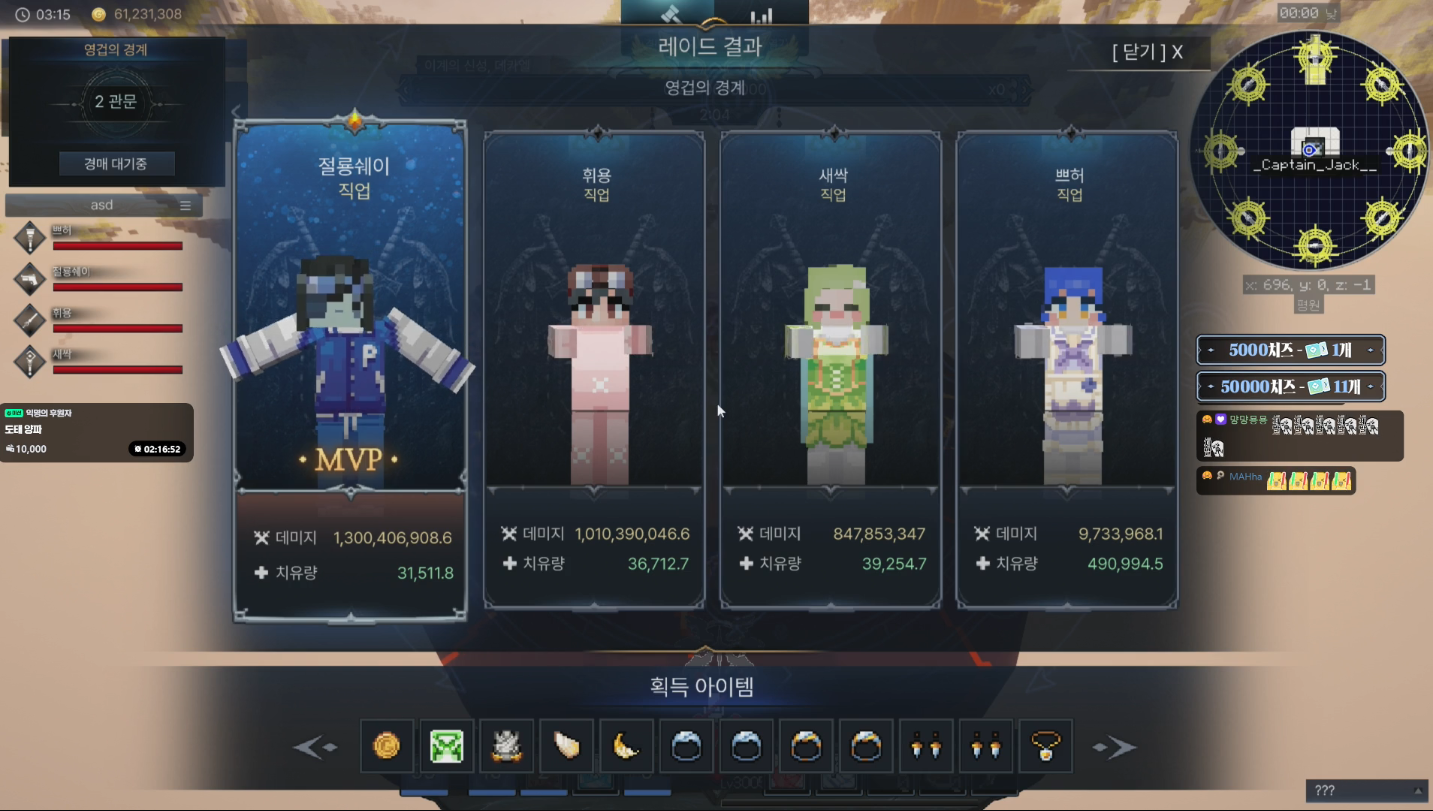
Task: Expand the asd party panel menu
Action: point(186,204)
